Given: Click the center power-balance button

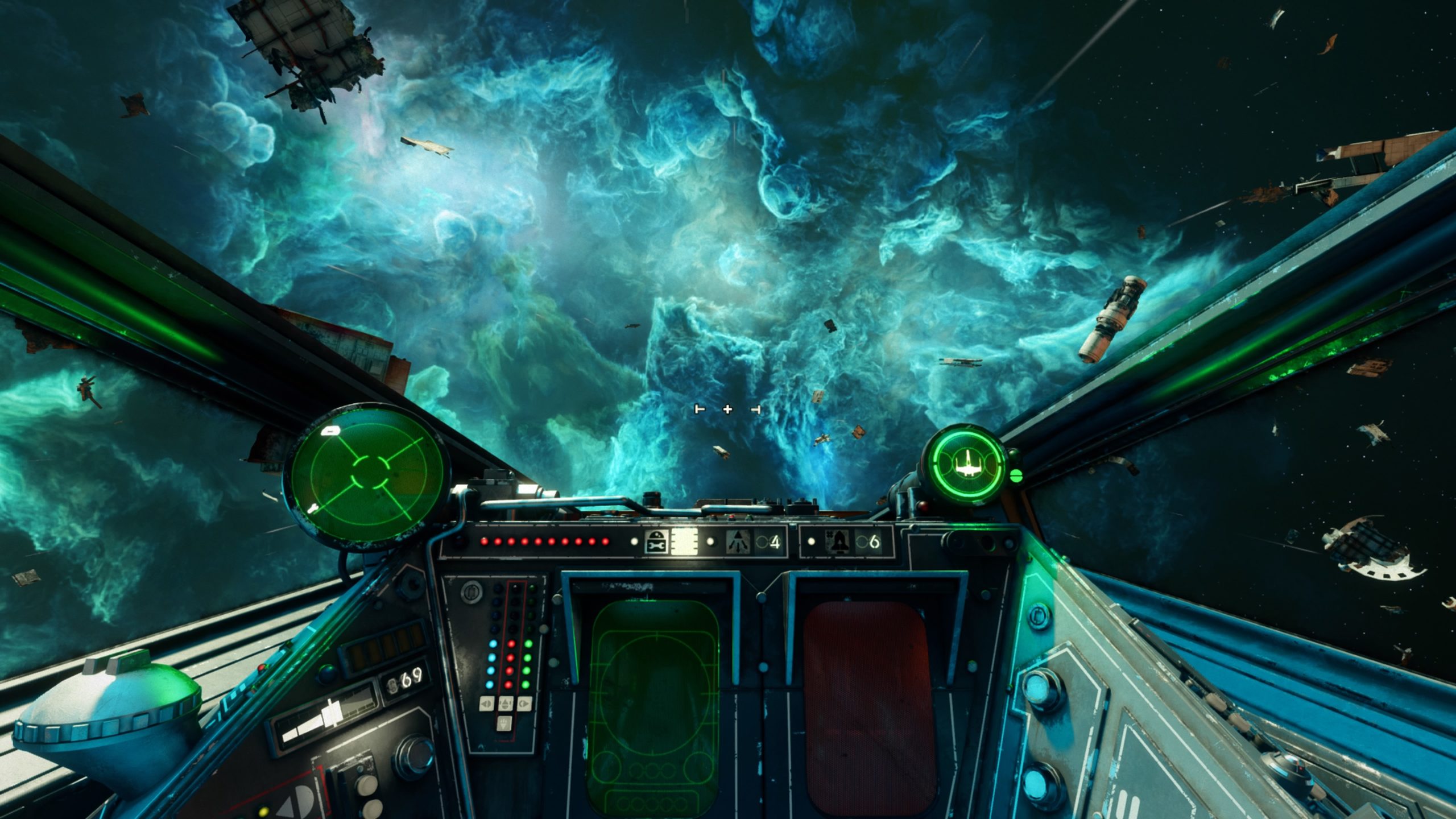Looking at the screenshot, I should click(505, 704).
